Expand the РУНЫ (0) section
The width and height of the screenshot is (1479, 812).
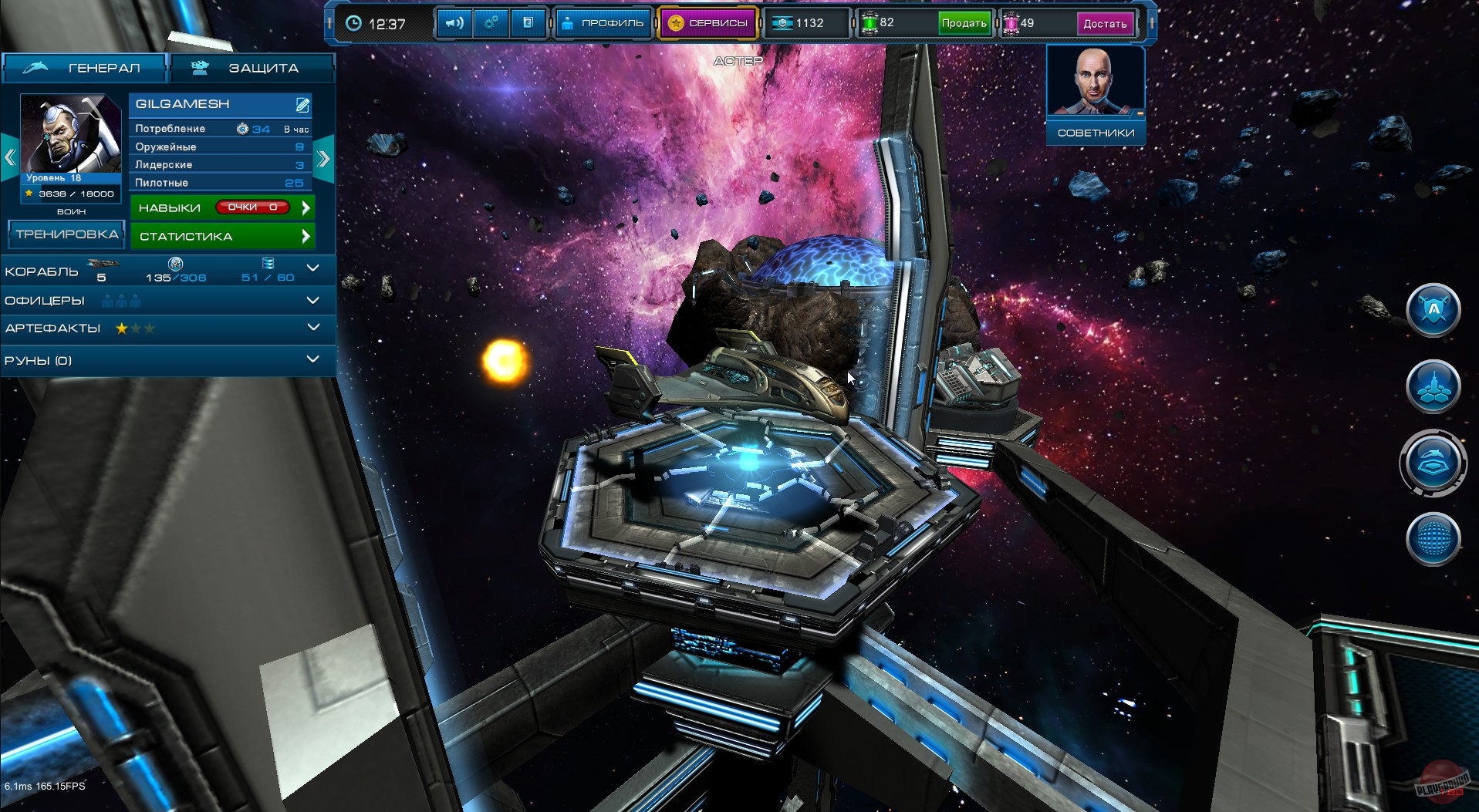(312, 359)
